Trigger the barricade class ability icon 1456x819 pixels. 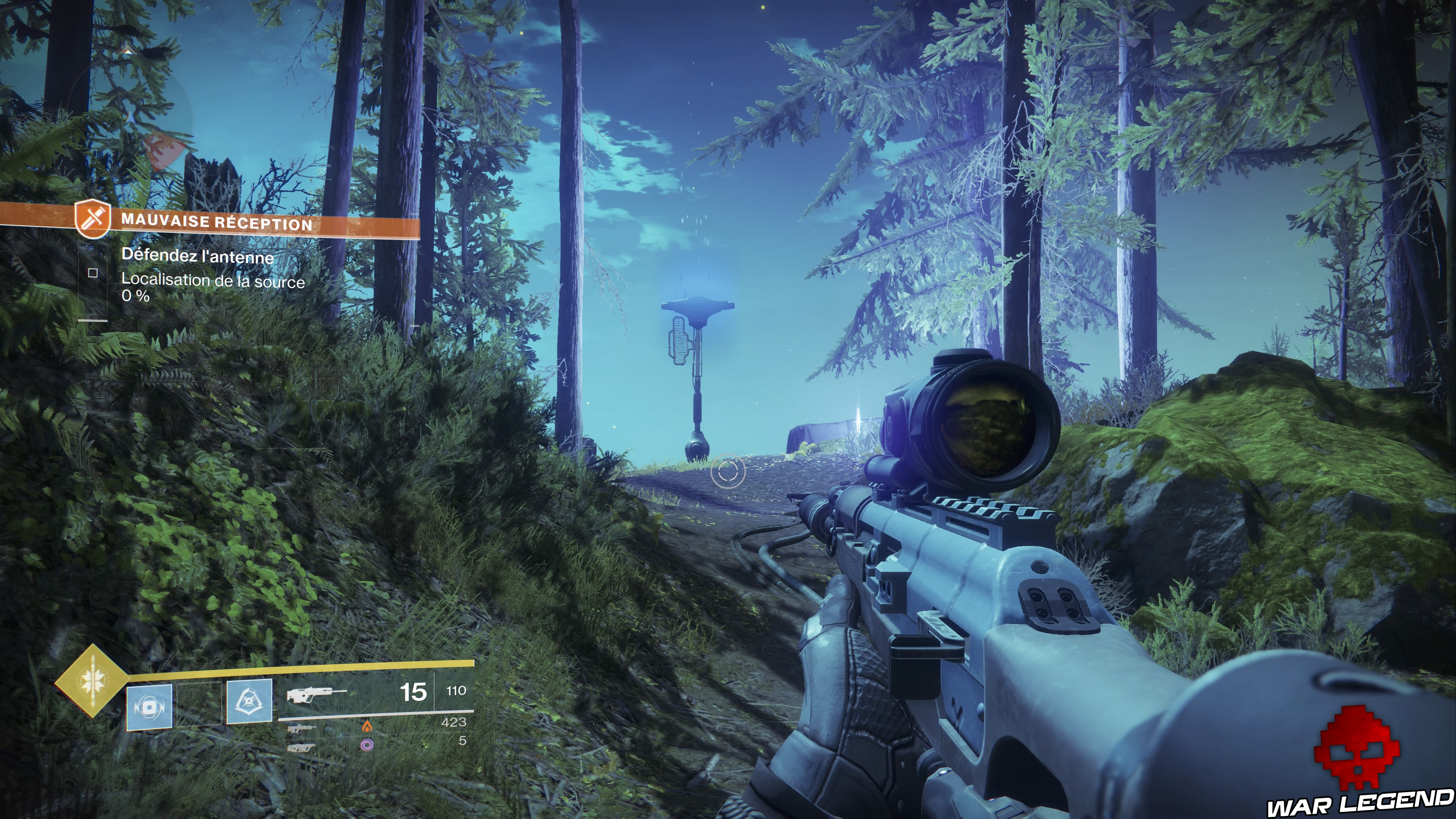[x=249, y=702]
